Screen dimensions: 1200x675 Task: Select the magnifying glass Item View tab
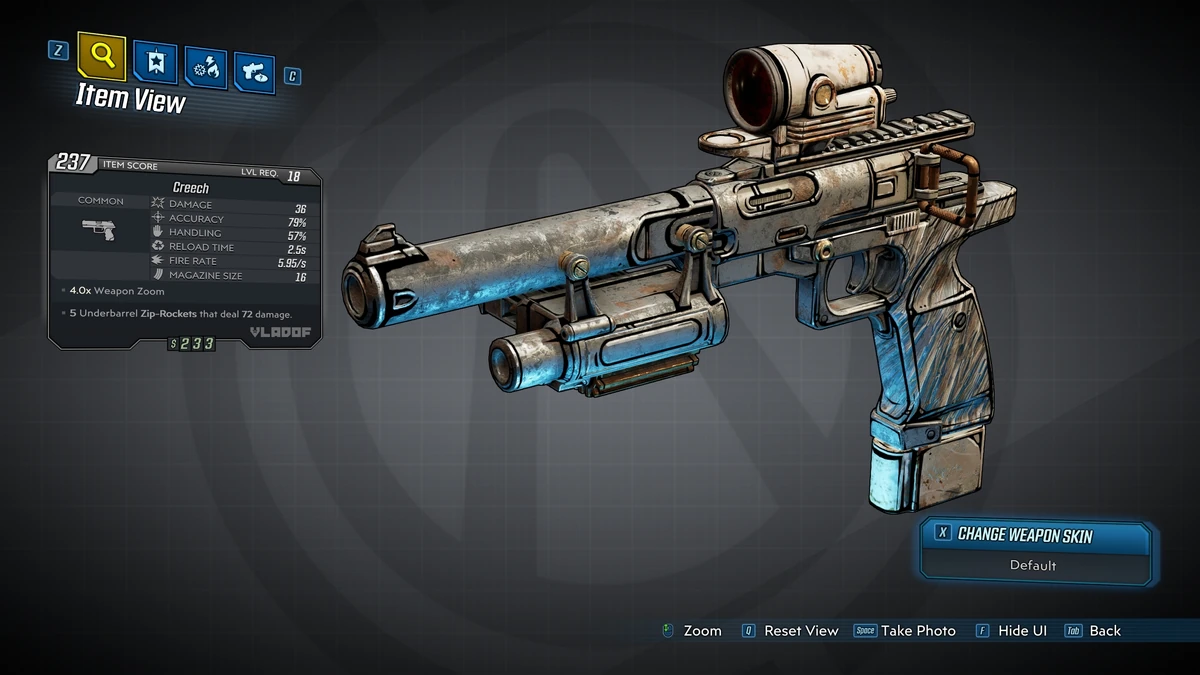click(102, 58)
